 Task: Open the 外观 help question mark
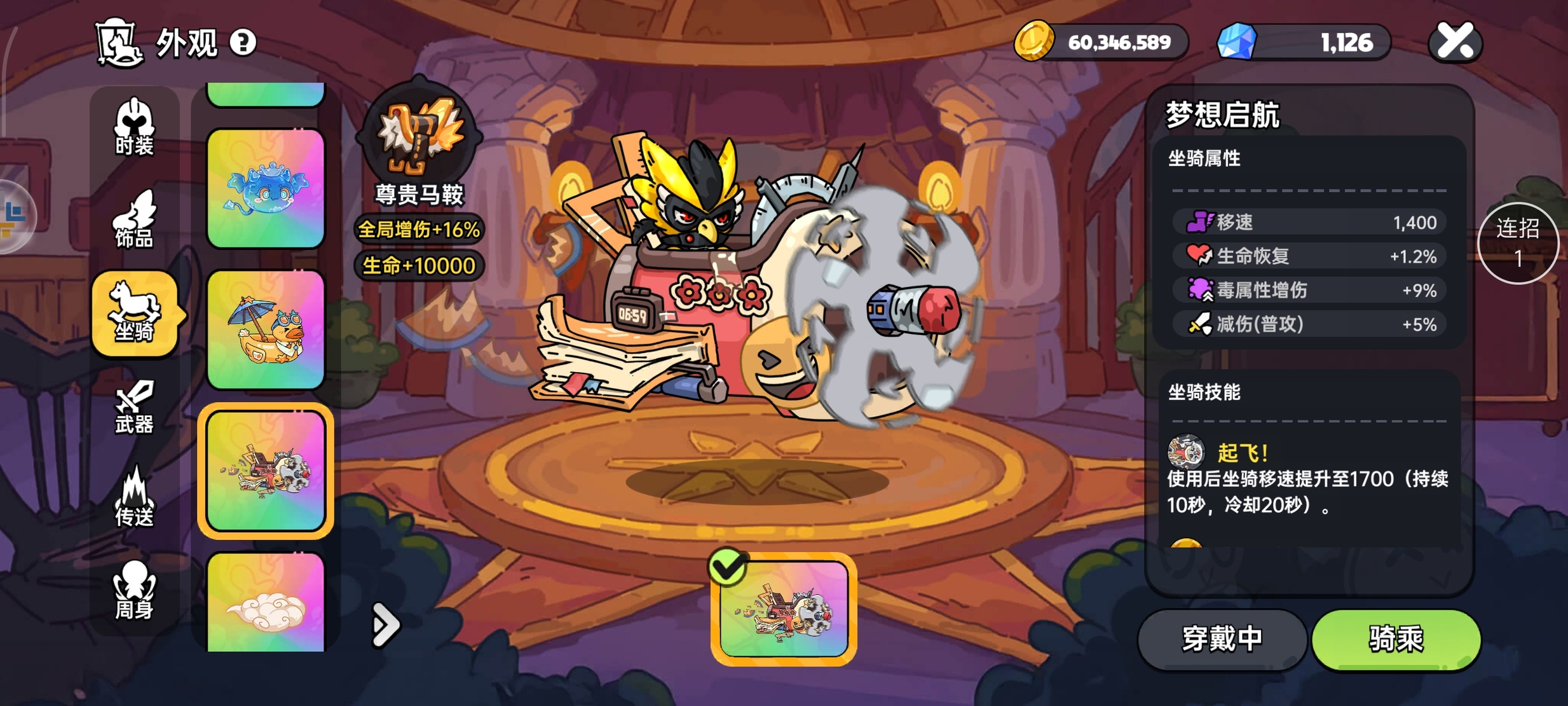pyautogui.click(x=242, y=43)
